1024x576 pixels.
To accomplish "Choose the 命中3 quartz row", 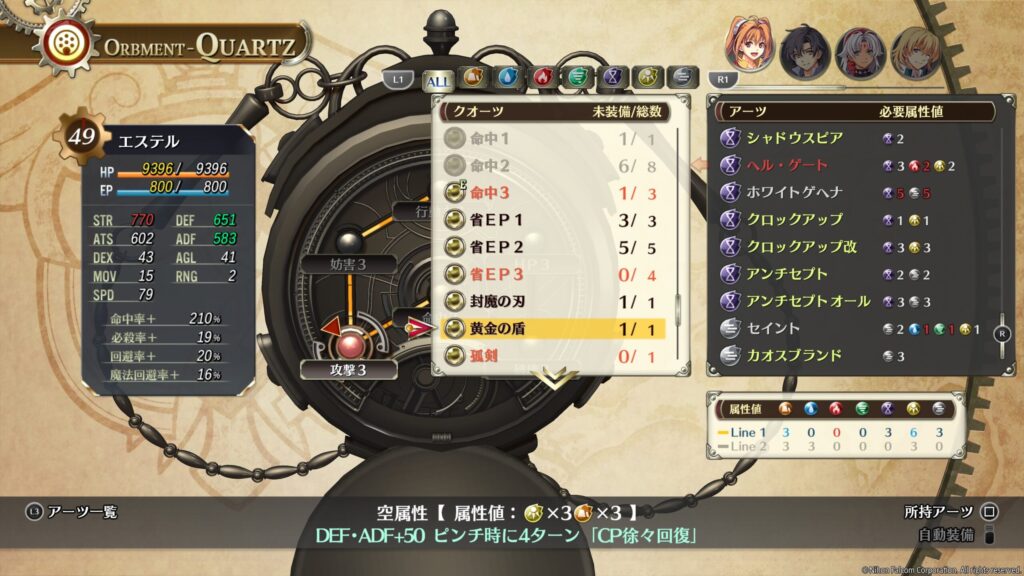I will 552,192.
